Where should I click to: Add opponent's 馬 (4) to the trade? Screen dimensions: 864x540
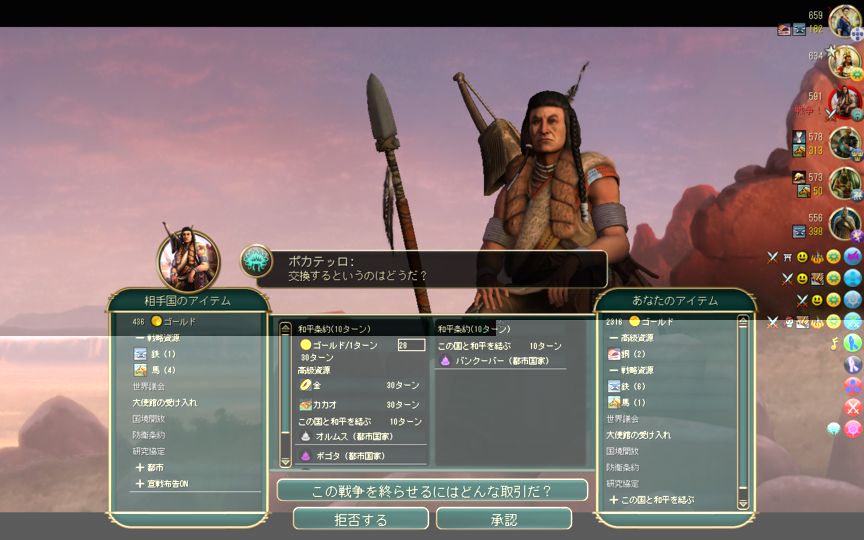[162, 371]
